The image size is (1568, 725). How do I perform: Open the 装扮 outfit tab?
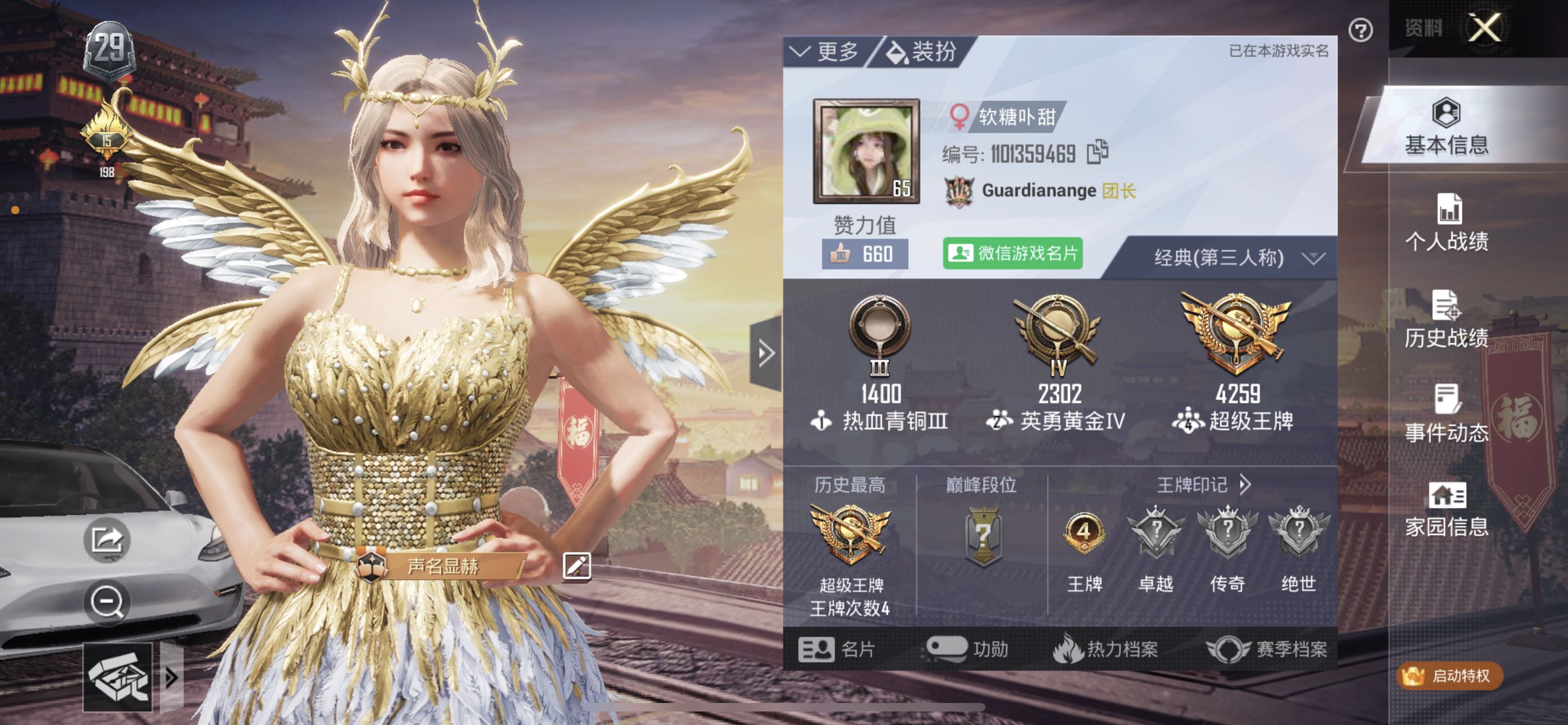click(x=923, y=53)
